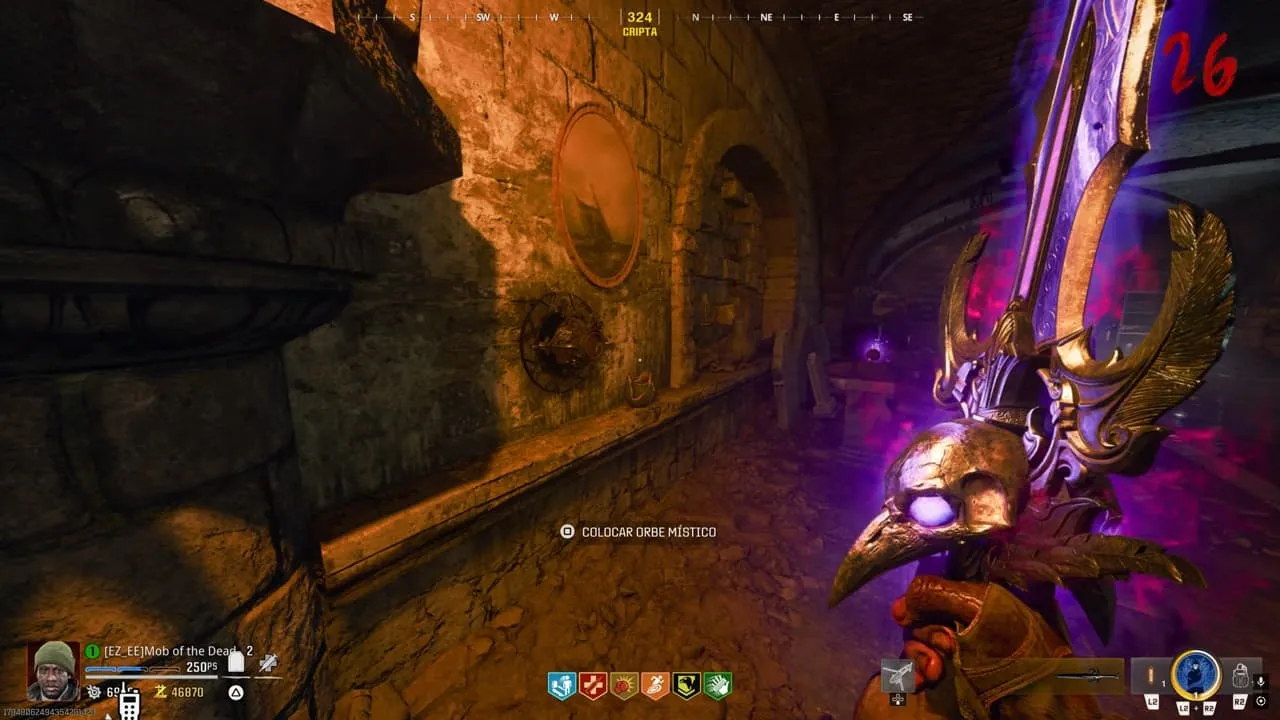The image size is (1280, 720).
Task: Click the white armor plate icon
Action: pos(236,662)
